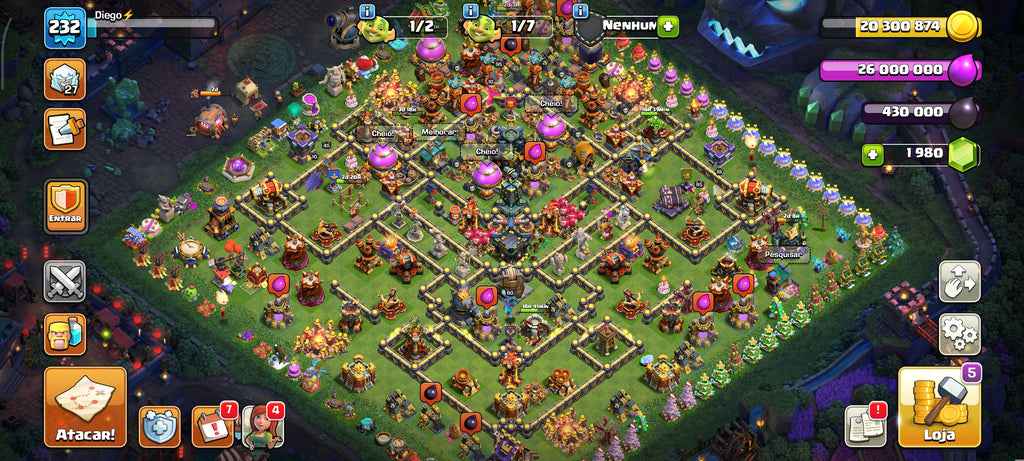Open the level 232 player profile badge
1024x461 pixels.
tap(63, 28)
